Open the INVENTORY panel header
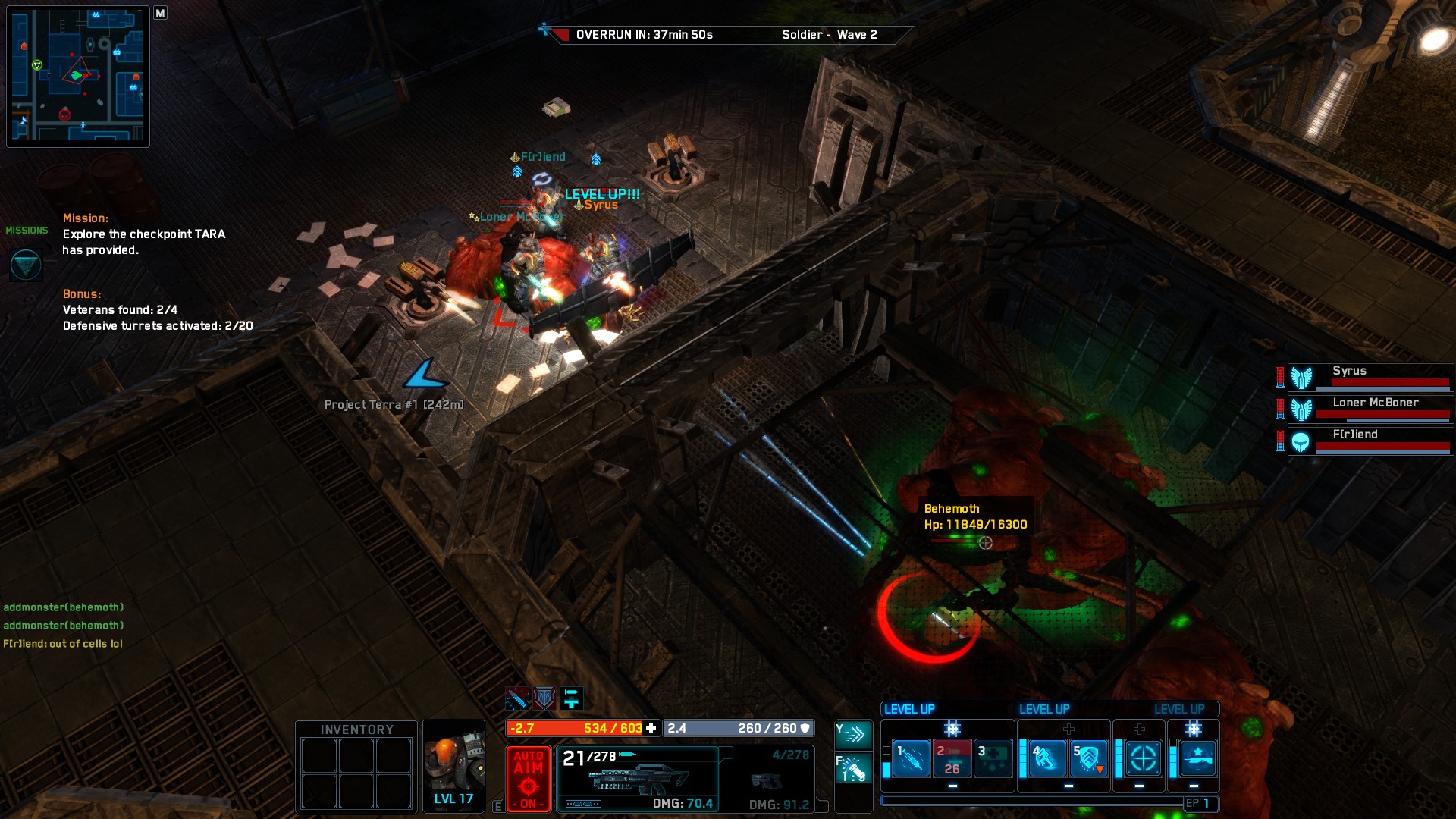Viewport: 1456px width, 819px height. [355, 729]
